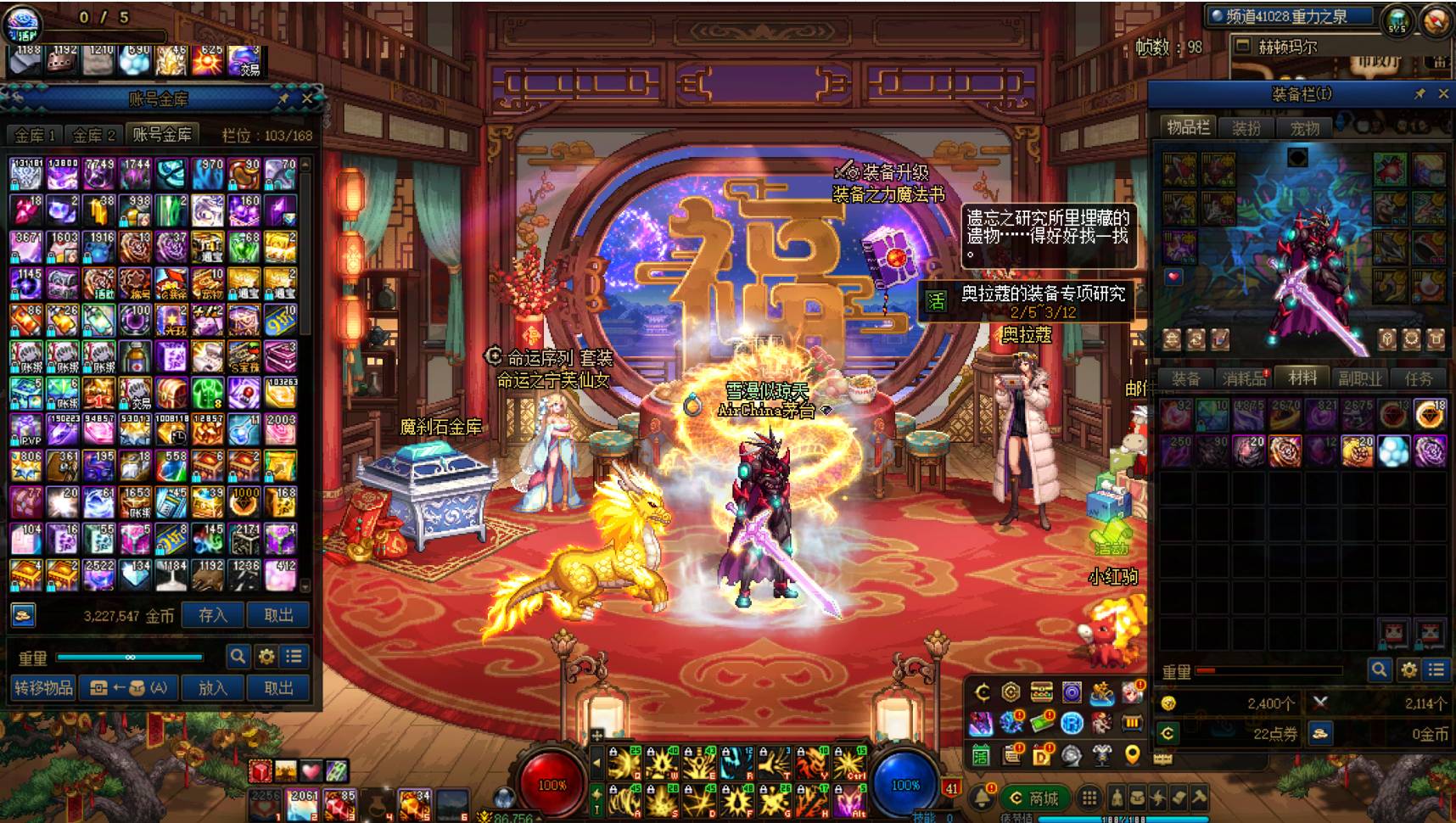Pin the 账号金库 window with the pushpin
This screenshot has width=1456, height=823.
click(283, 98)
